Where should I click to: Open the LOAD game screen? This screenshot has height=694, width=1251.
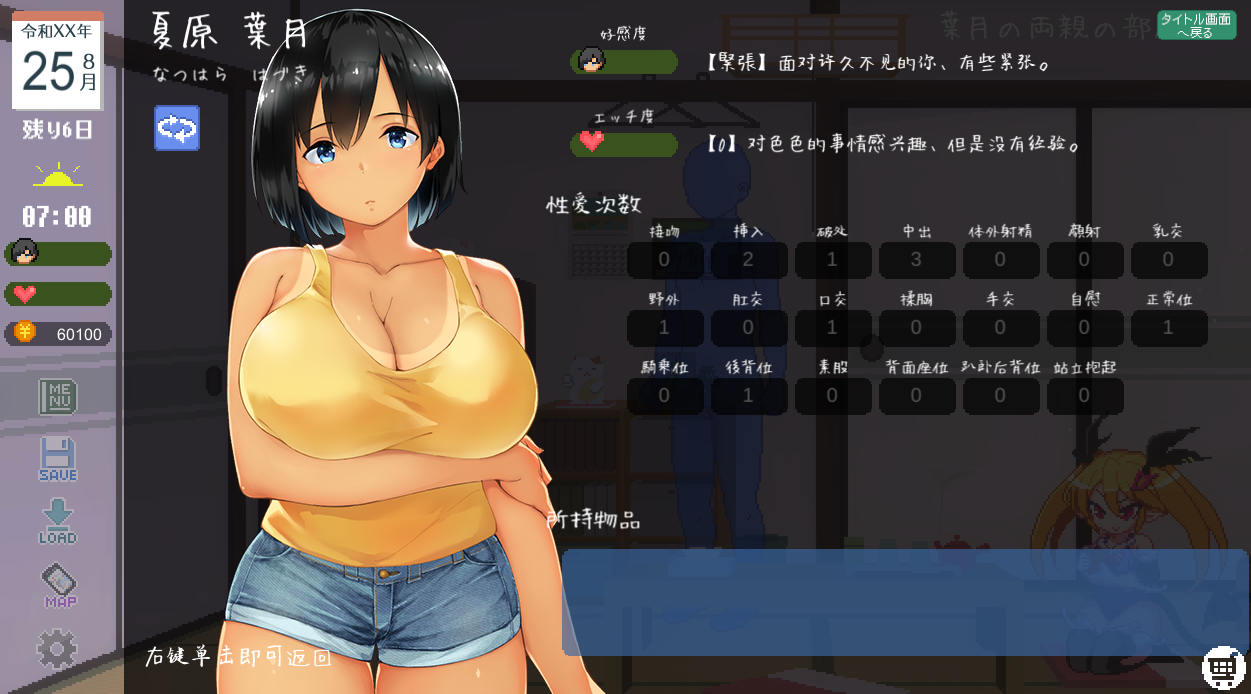click(x=58, y=521)
